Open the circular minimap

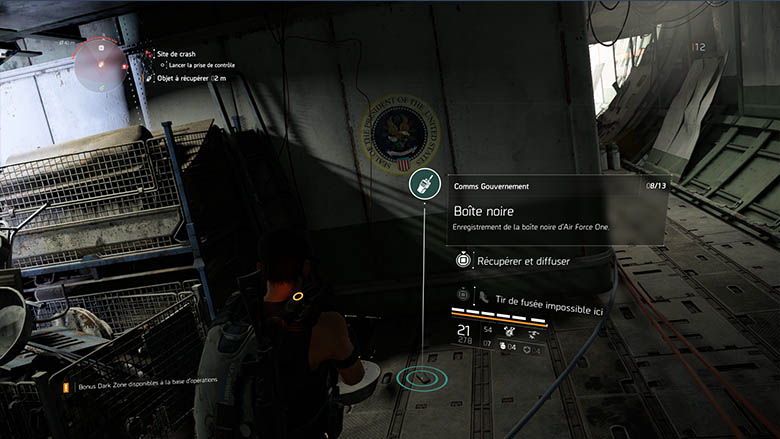[100, 65]
